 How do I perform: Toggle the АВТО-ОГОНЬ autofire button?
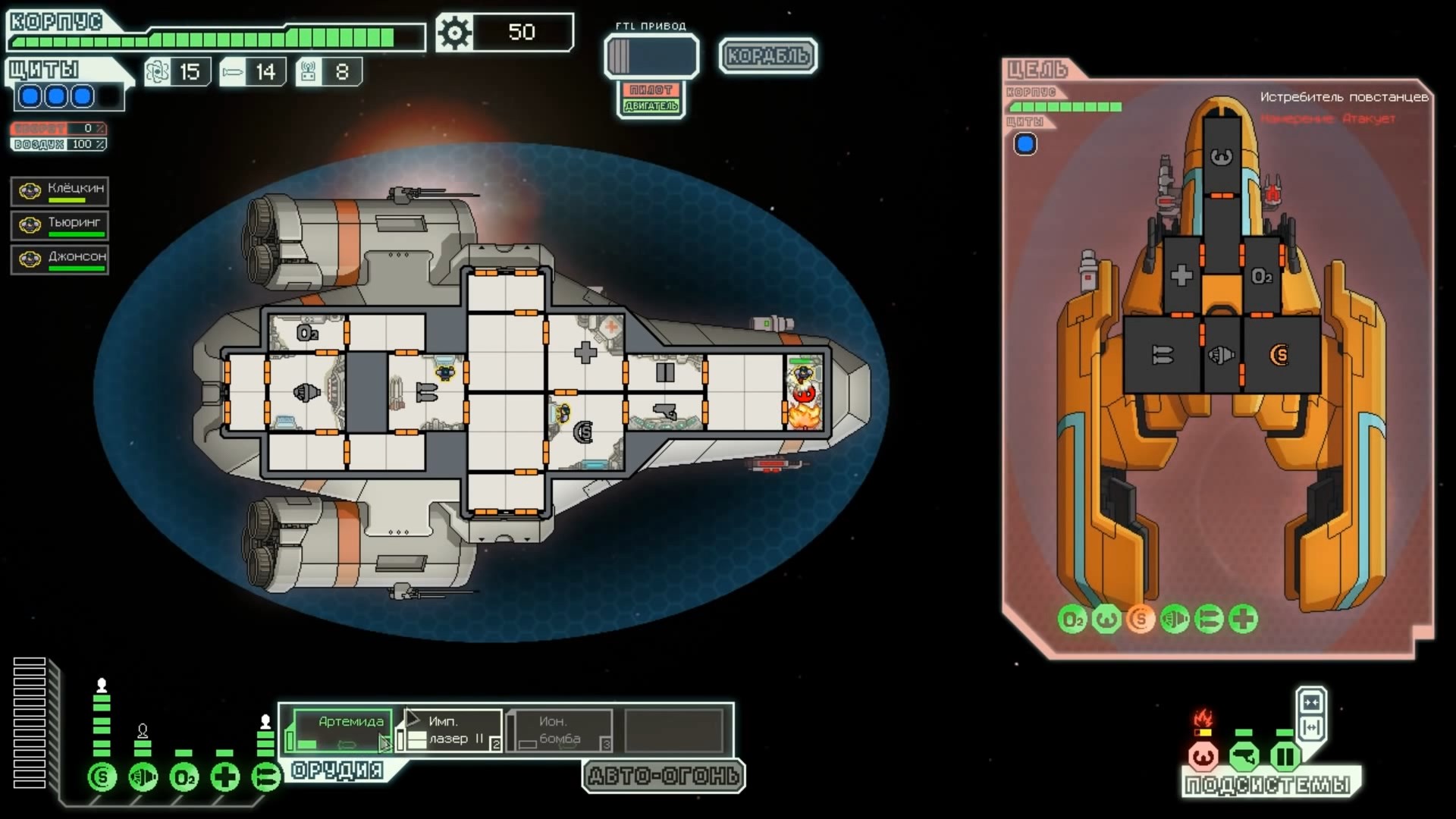click(664, 776)
